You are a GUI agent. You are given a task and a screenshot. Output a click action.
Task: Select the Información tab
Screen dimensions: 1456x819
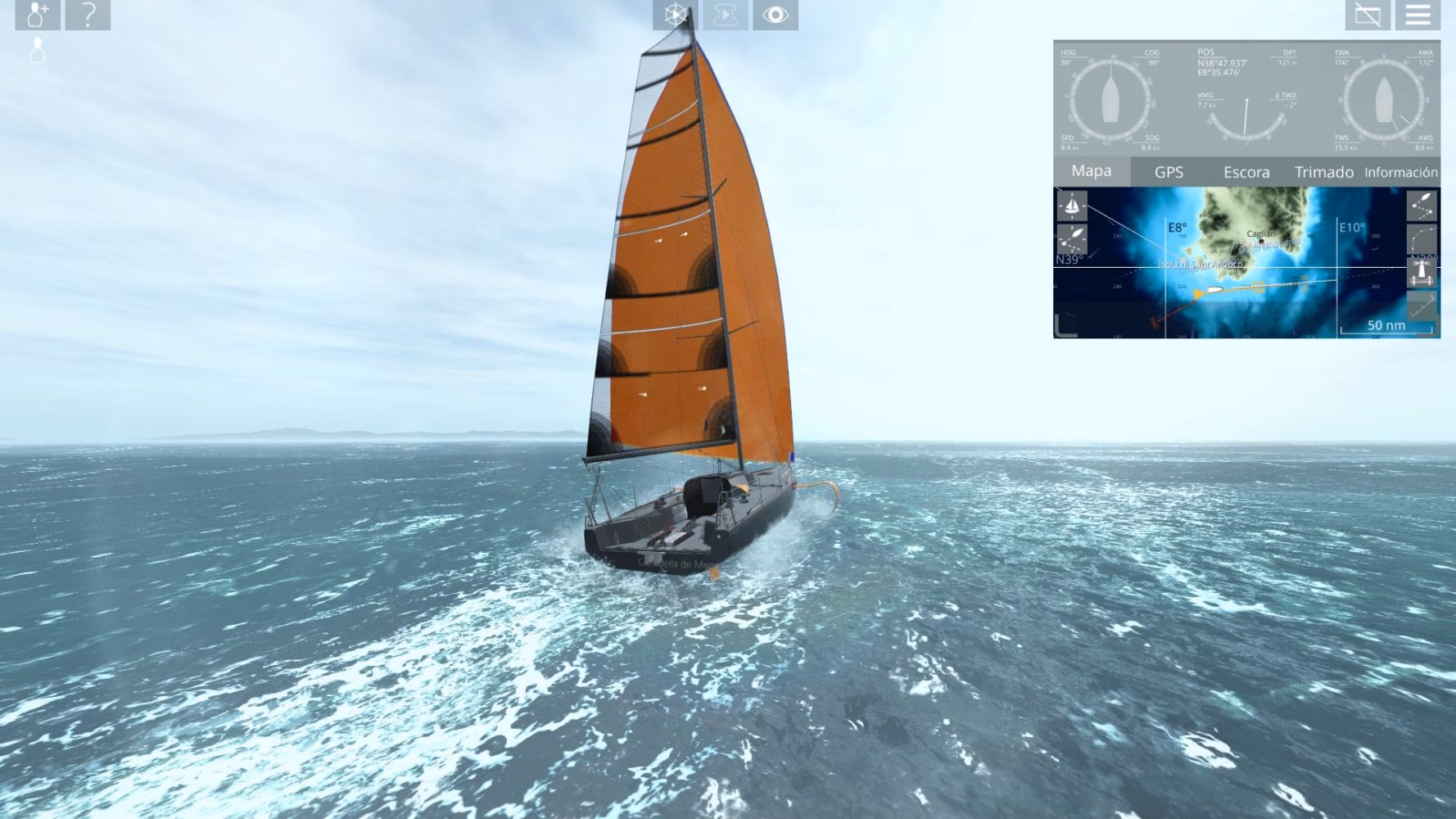[x=1400, y=172]
